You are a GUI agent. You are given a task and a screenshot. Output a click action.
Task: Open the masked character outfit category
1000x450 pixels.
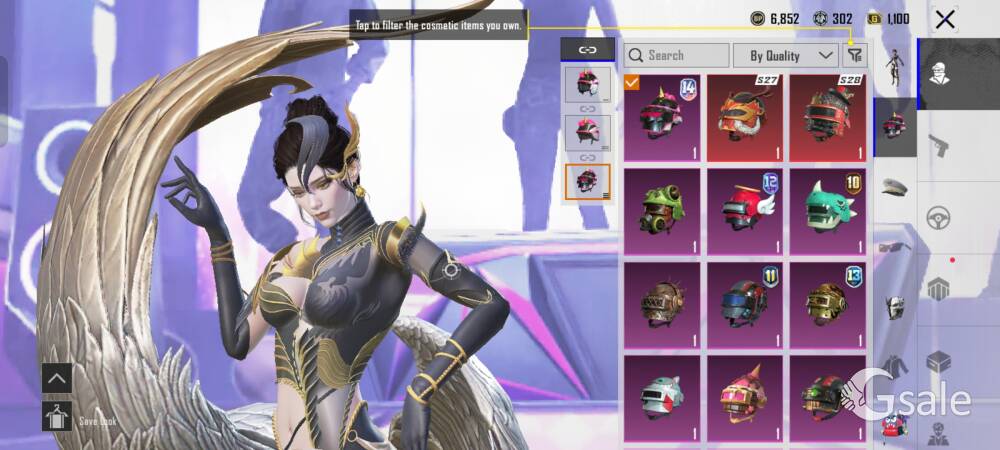[938, 74]
